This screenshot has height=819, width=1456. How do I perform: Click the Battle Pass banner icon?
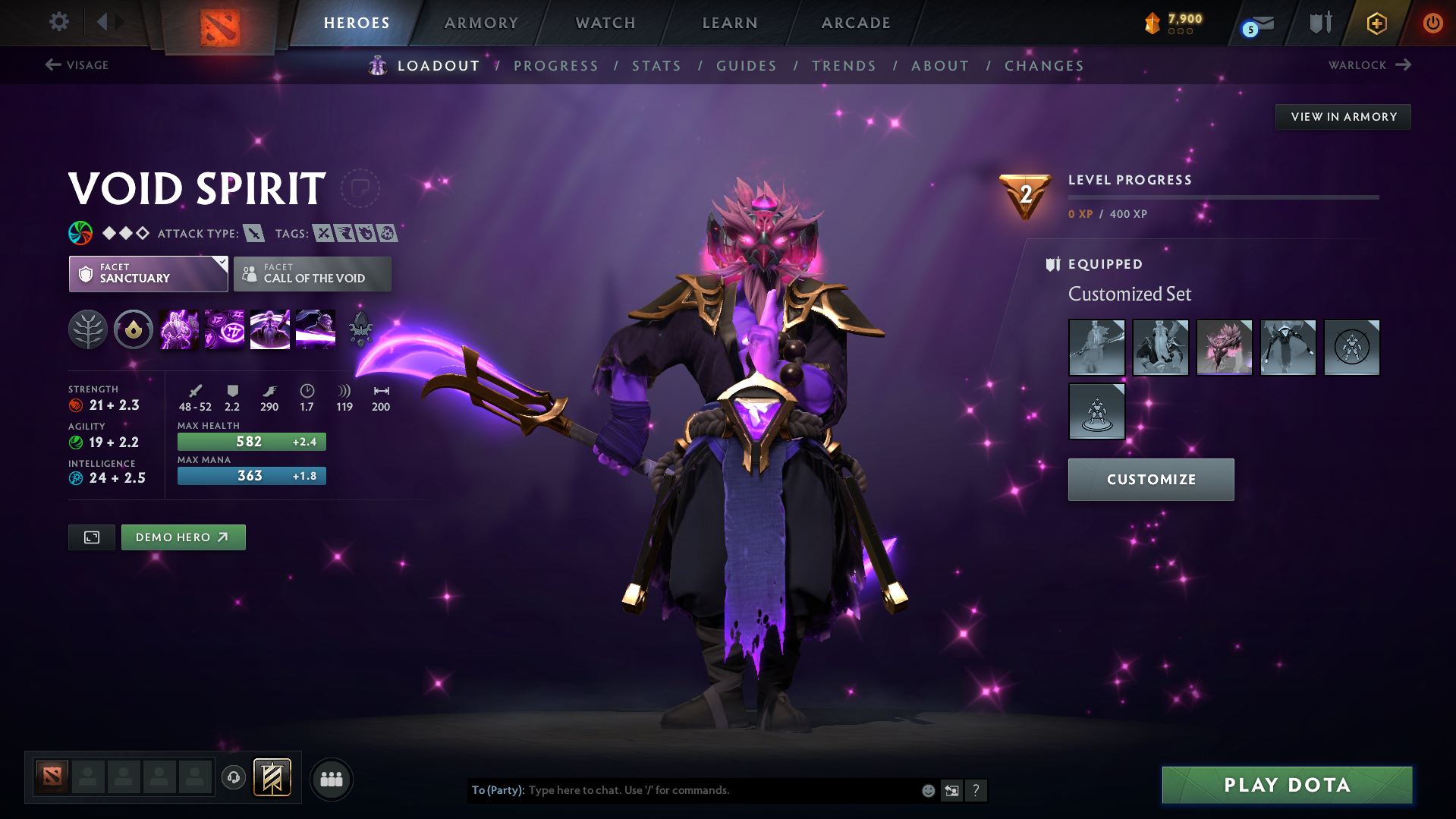[272, 777]
